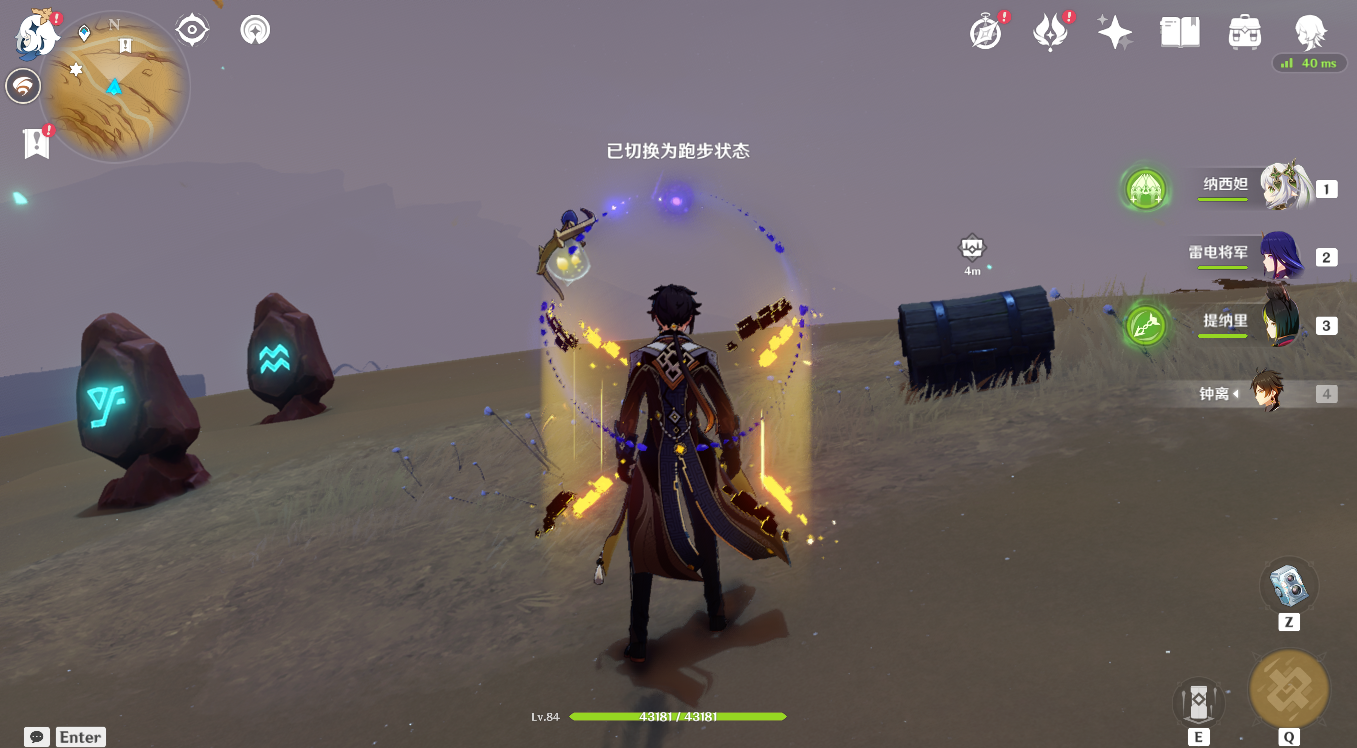
Task: Click the minimap to open the full map
Action: pyautogui.click(x=113, y=86)
